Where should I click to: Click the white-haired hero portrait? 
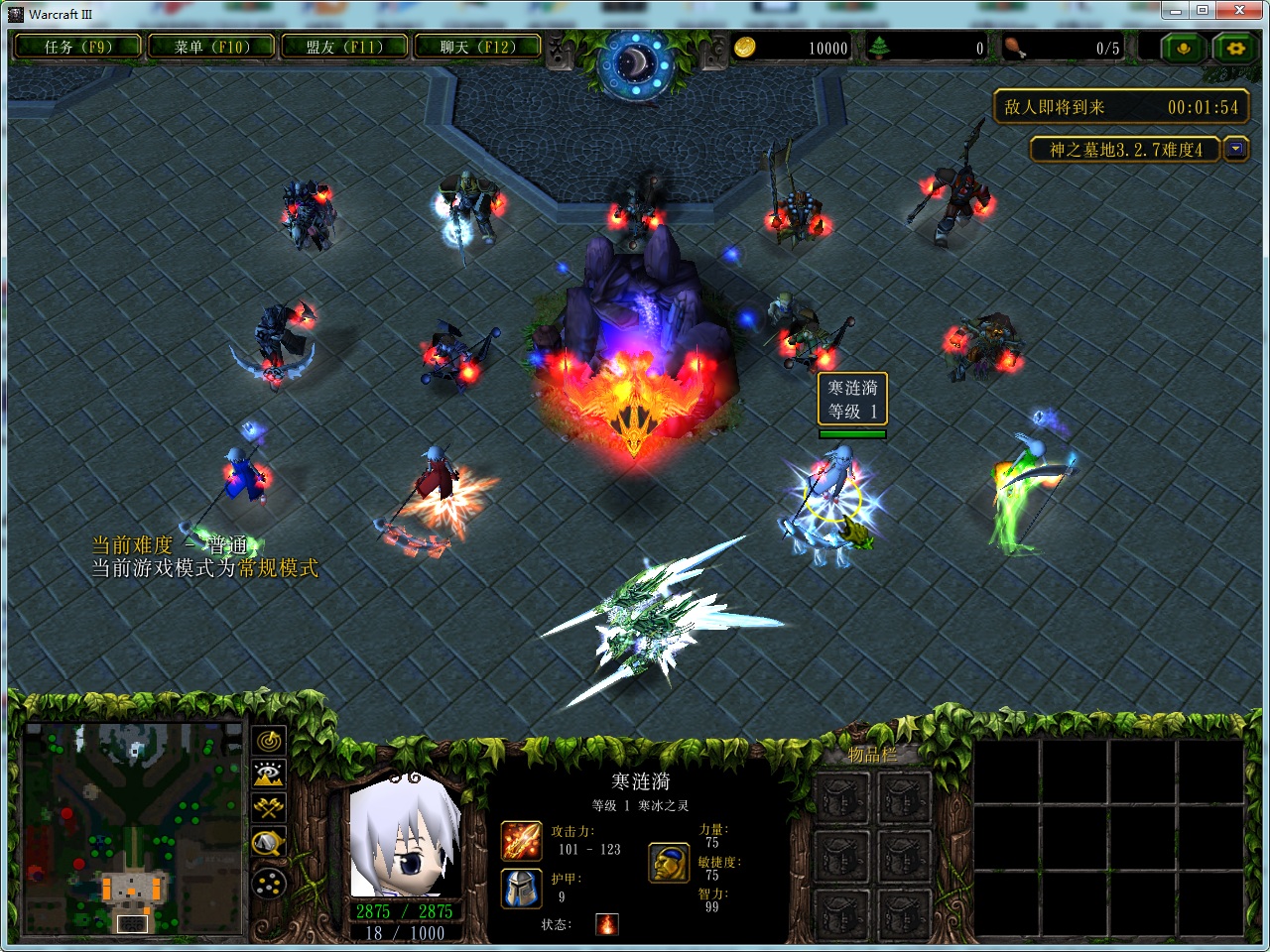pos(406,838)
